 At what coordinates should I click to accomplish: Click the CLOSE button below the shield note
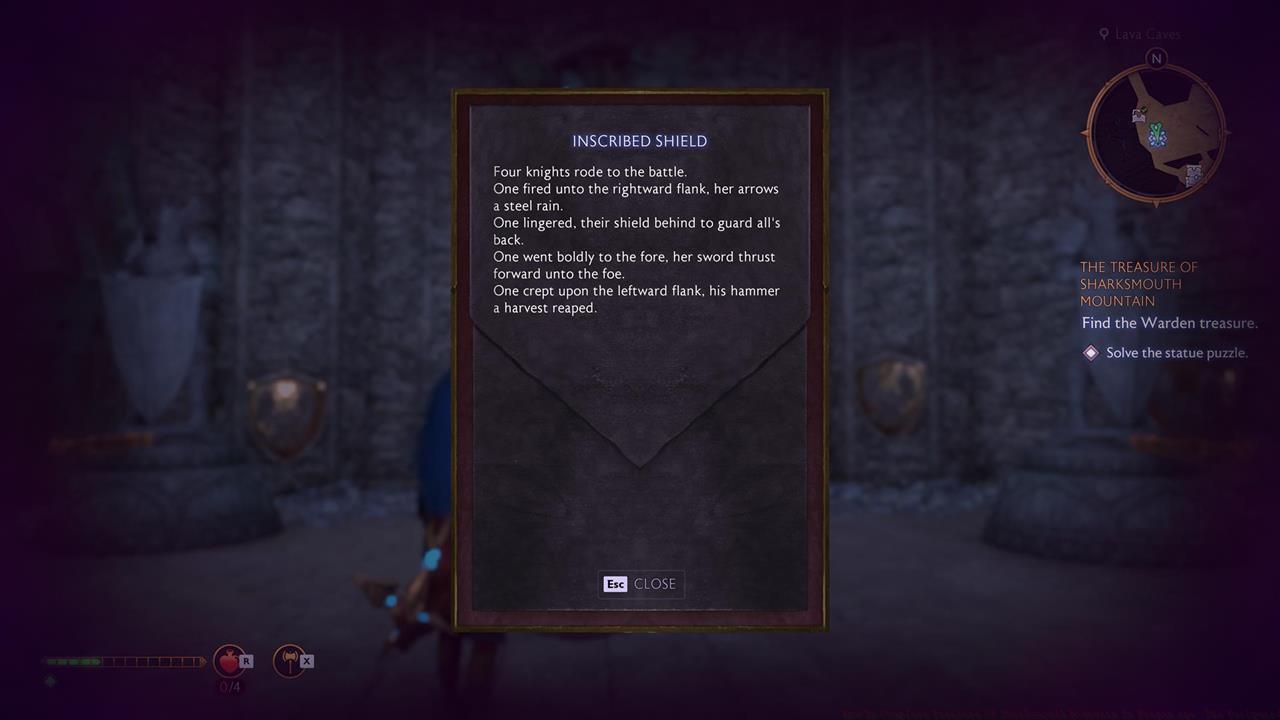[641, 584]
